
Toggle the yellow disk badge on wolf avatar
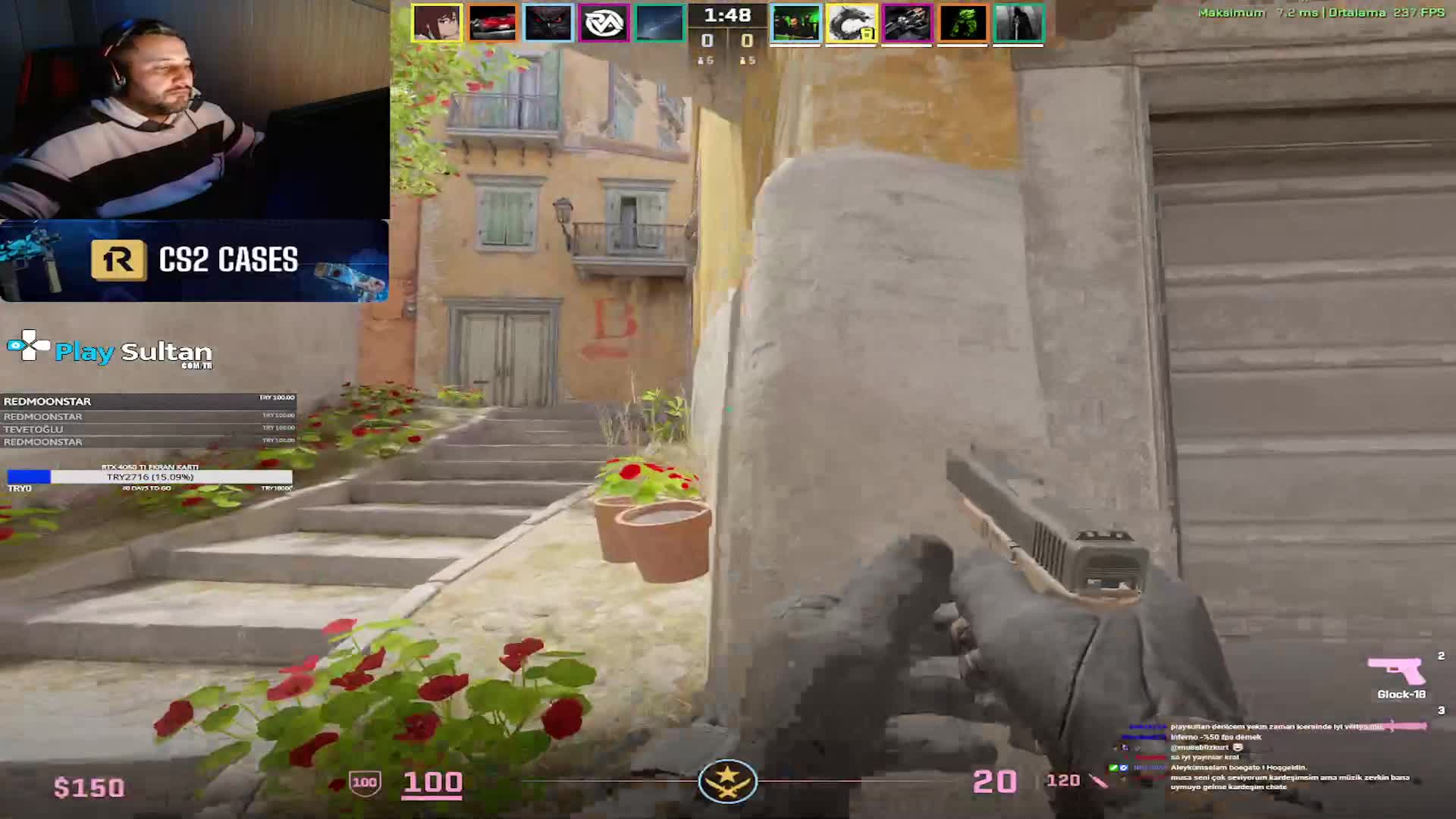[868, 35]
